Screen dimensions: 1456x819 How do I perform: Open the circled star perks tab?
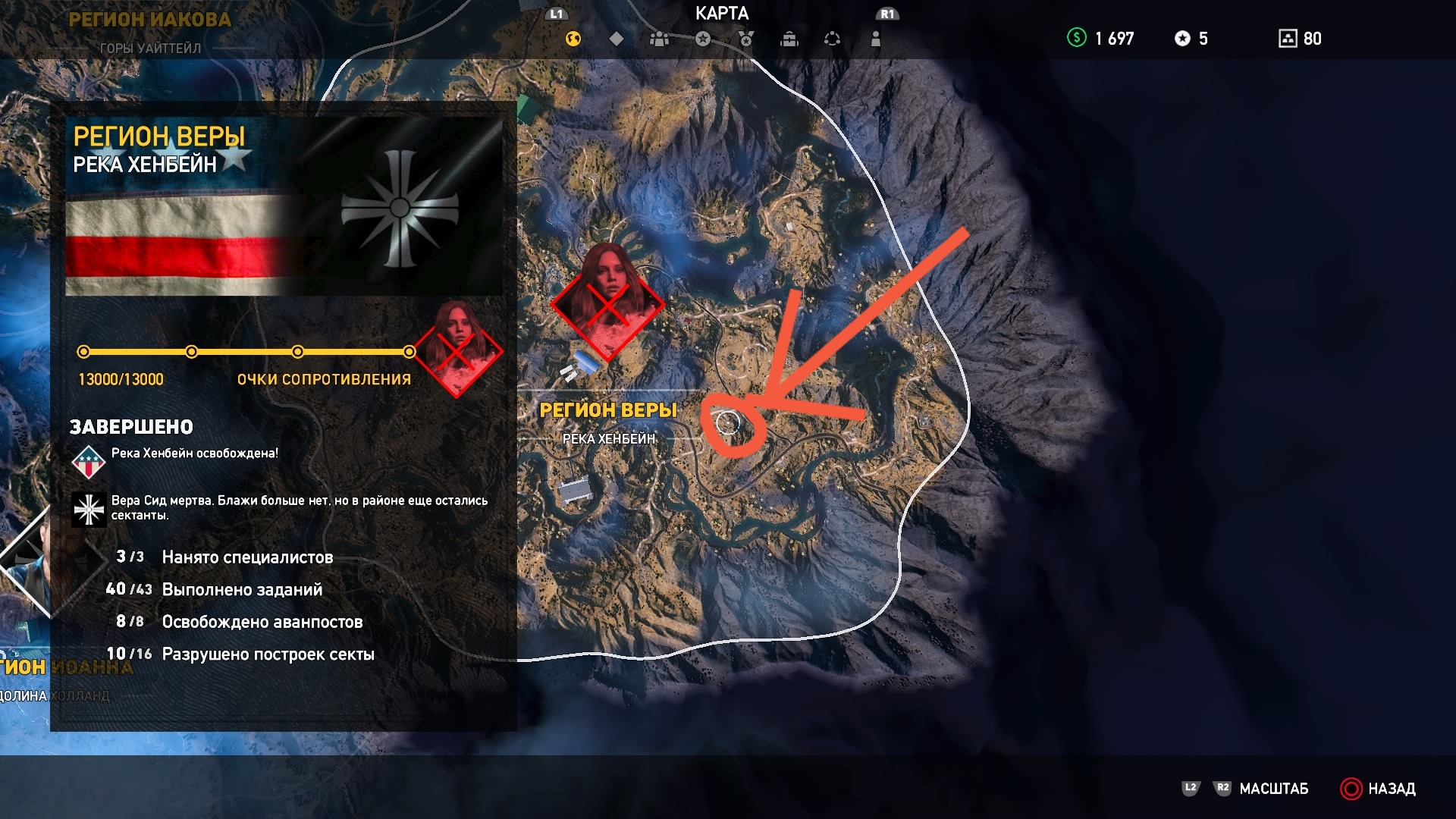tap(703, 39)
